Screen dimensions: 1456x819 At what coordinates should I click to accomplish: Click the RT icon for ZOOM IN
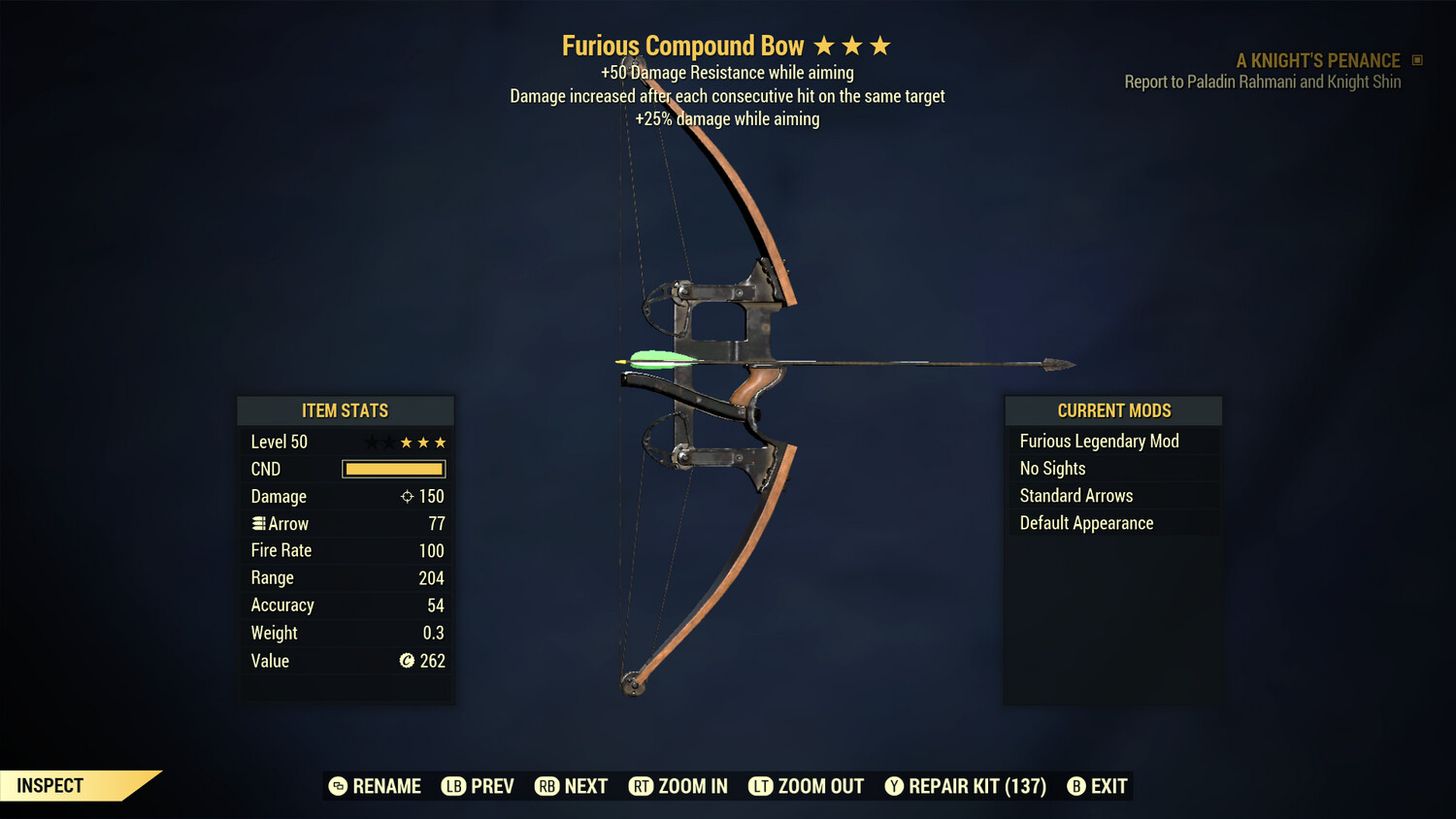[642, 786]
